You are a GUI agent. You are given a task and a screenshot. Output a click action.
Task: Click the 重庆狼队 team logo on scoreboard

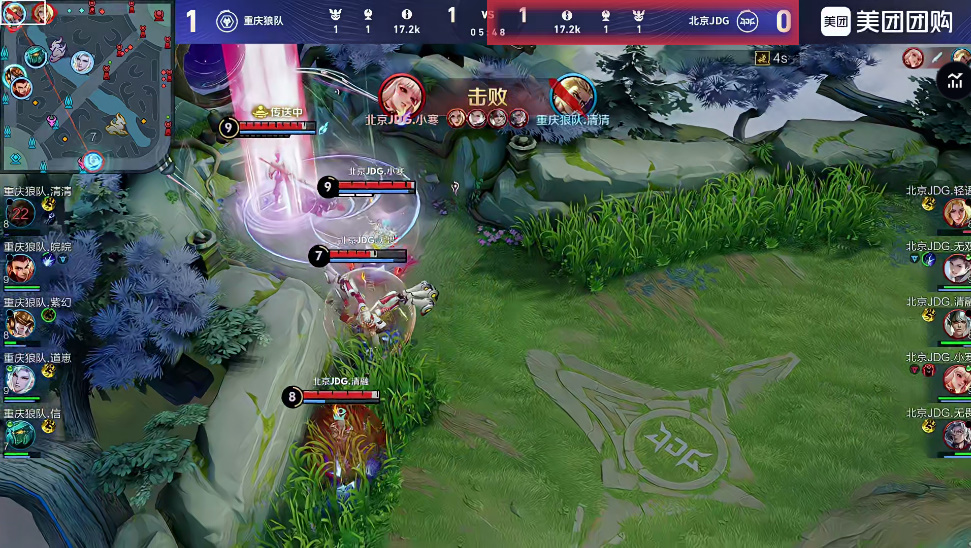click(227, 21)
